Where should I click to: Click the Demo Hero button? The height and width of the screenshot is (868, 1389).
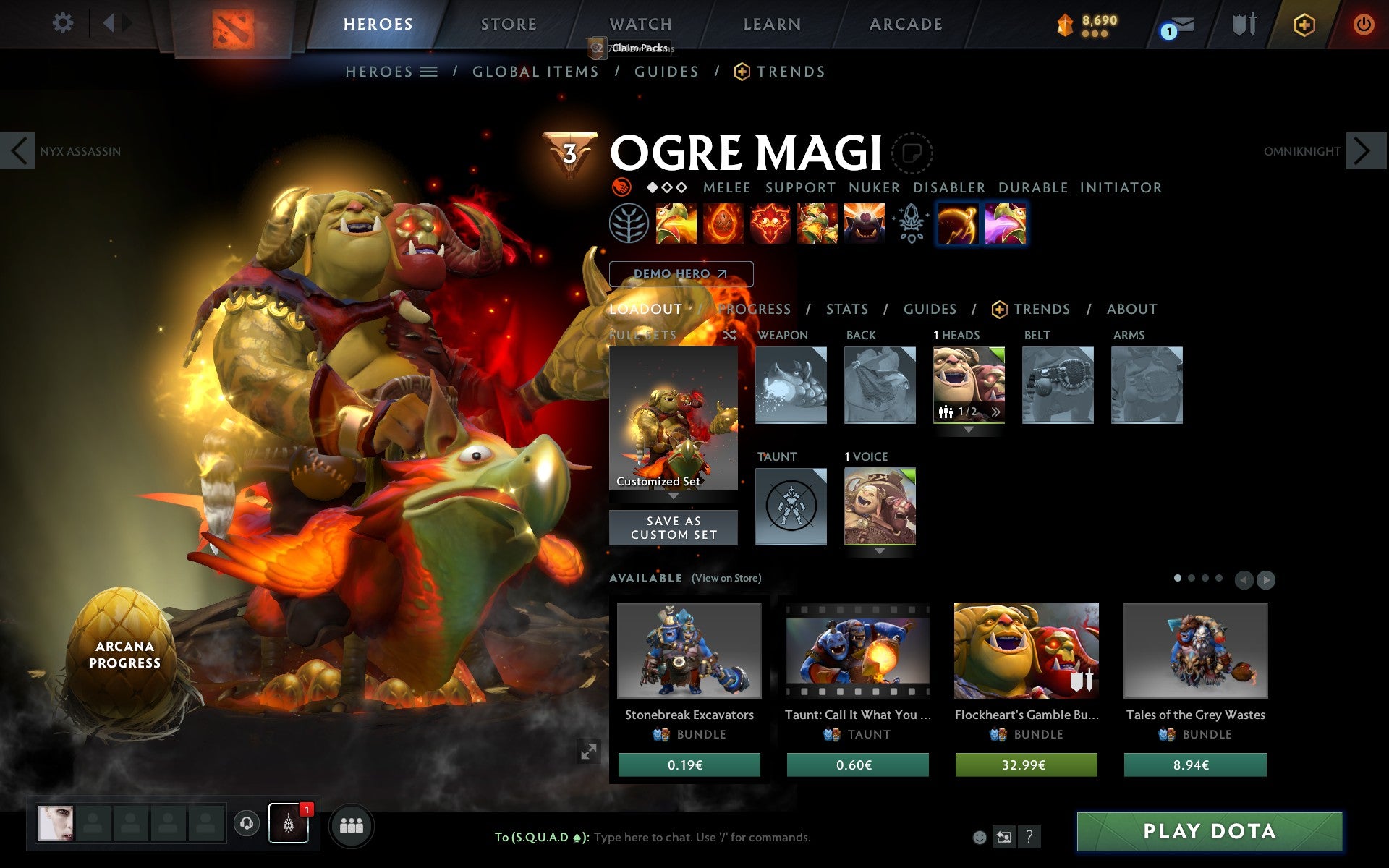pyautogui.click(x=681, y=273)
